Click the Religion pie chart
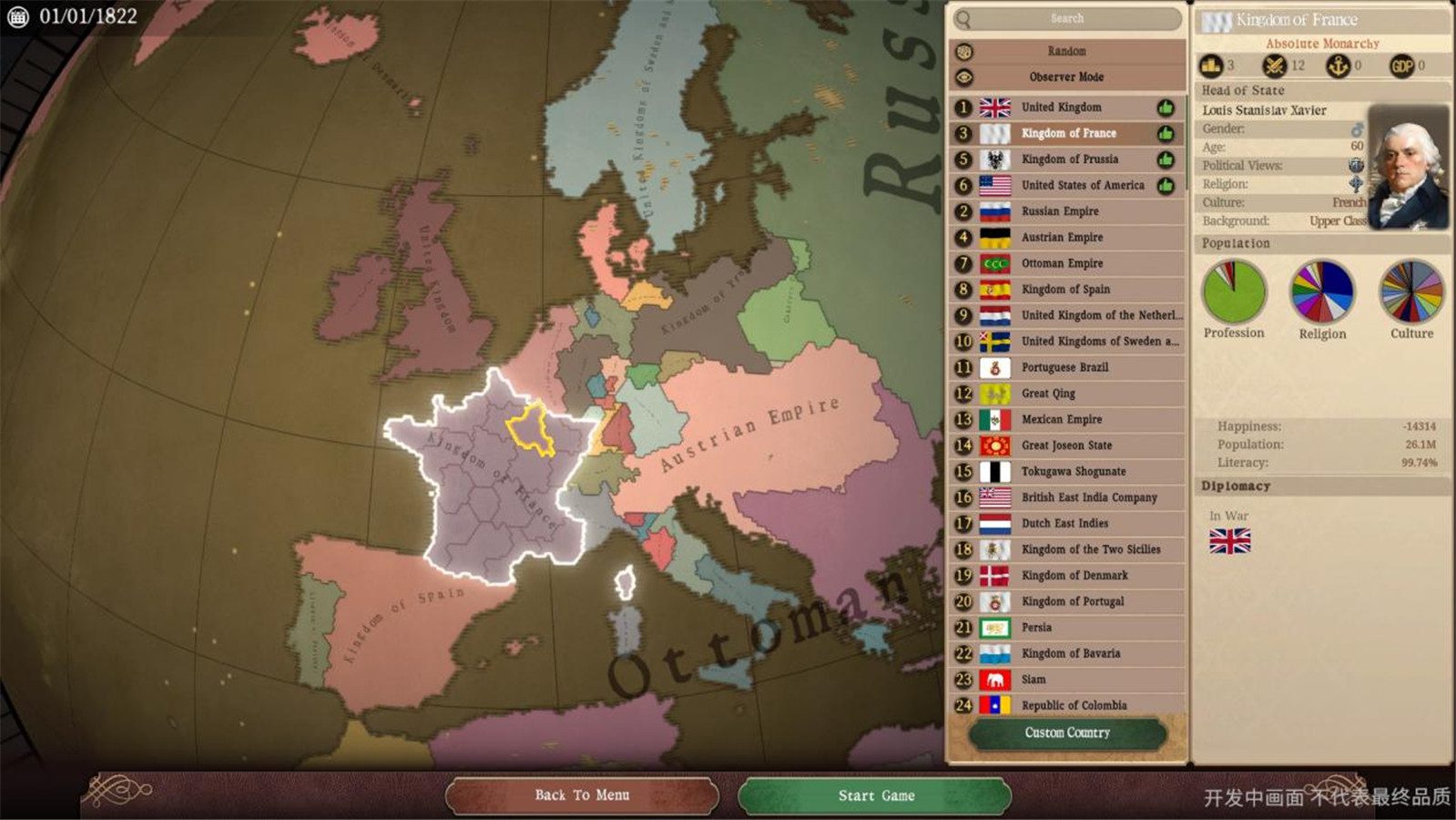1456x820 pixels. (1321, 293)
